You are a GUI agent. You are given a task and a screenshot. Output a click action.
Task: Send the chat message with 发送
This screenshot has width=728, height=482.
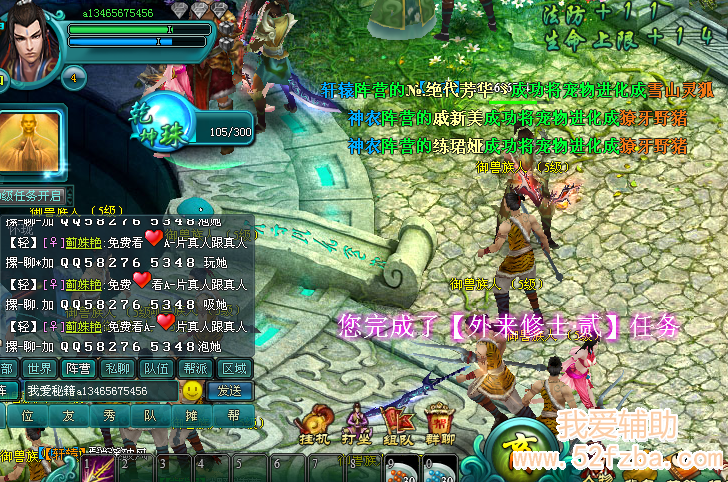coord(230,390)
